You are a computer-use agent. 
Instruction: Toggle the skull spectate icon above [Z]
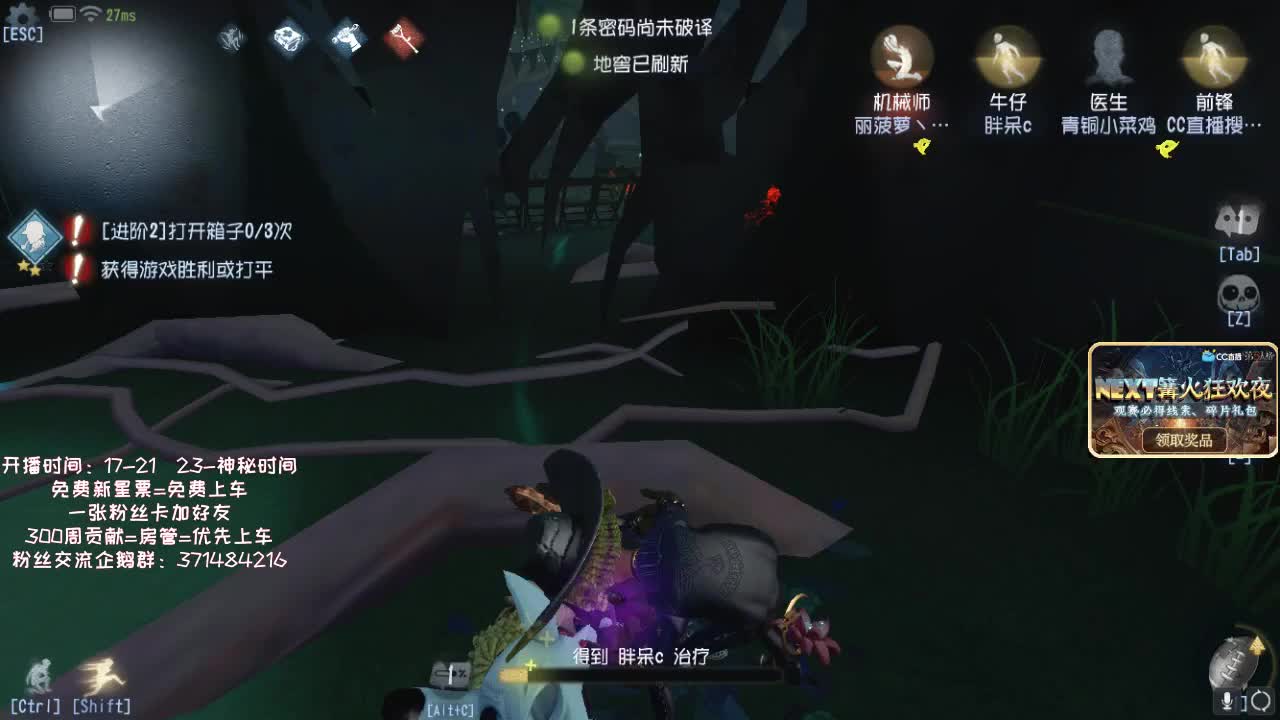pos(1240,290)
